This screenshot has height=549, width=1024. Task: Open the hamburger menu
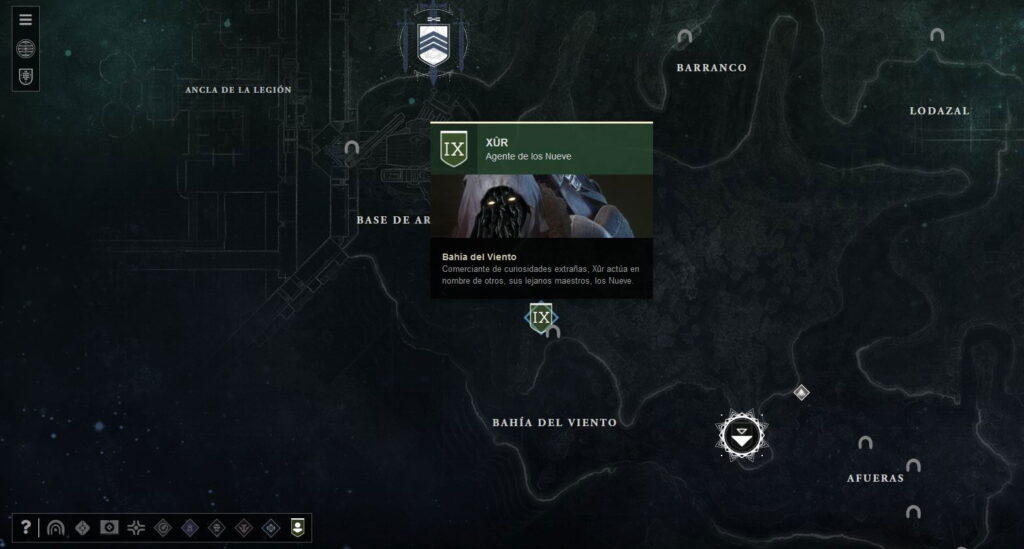(x=26, y=19)
